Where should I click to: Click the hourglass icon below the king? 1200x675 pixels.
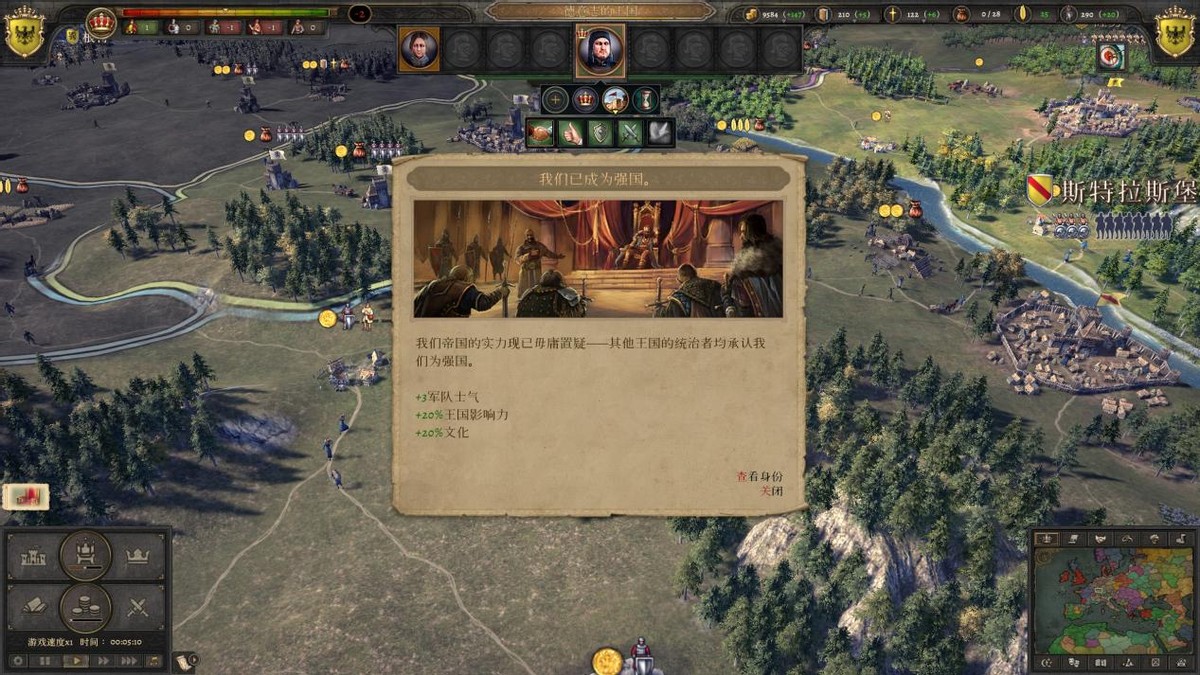click(646, 100)
